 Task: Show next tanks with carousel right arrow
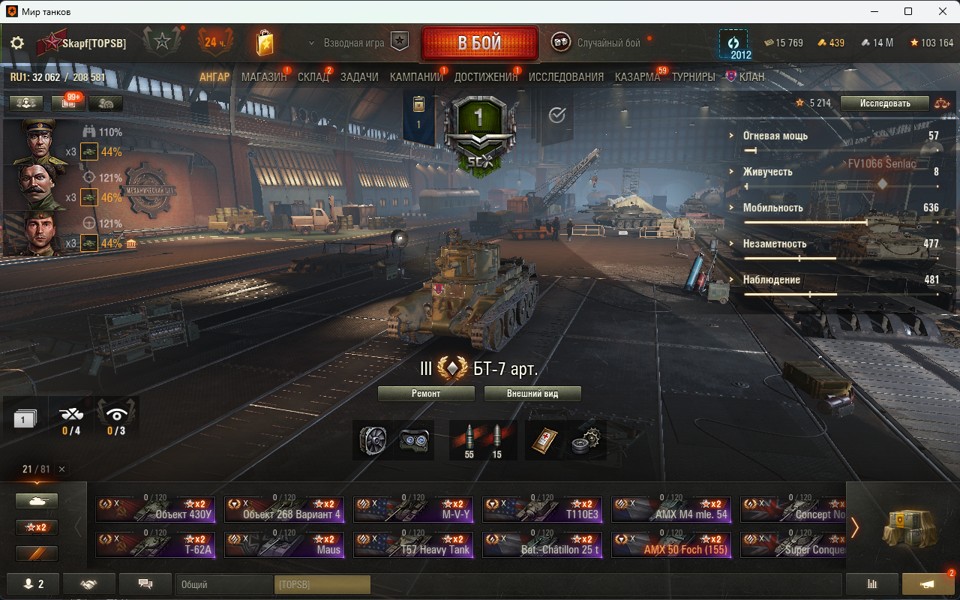pos(854,527)
